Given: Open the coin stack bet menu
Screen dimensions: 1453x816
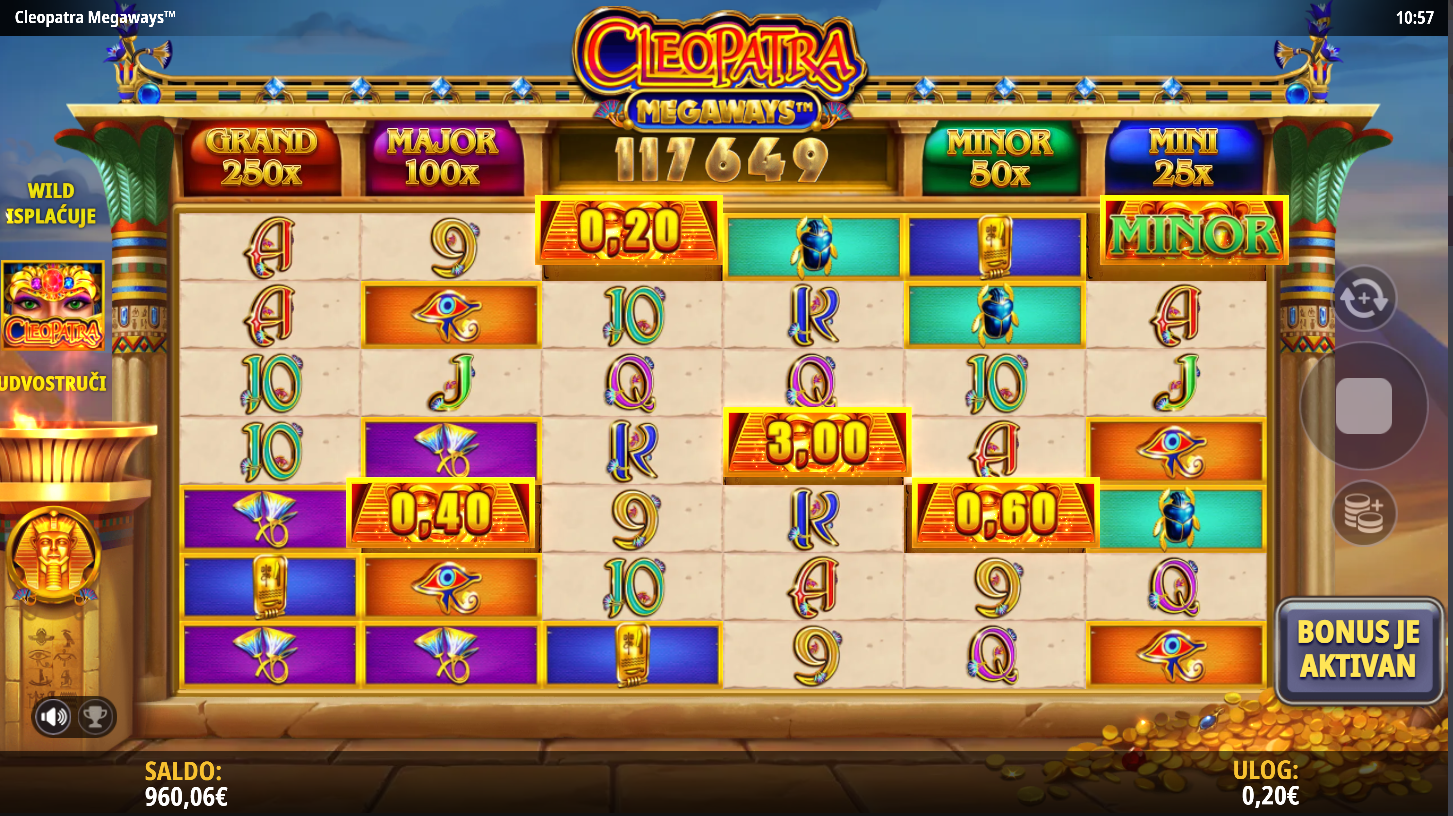Looking at the screenshot, I should click(1364, 513).
